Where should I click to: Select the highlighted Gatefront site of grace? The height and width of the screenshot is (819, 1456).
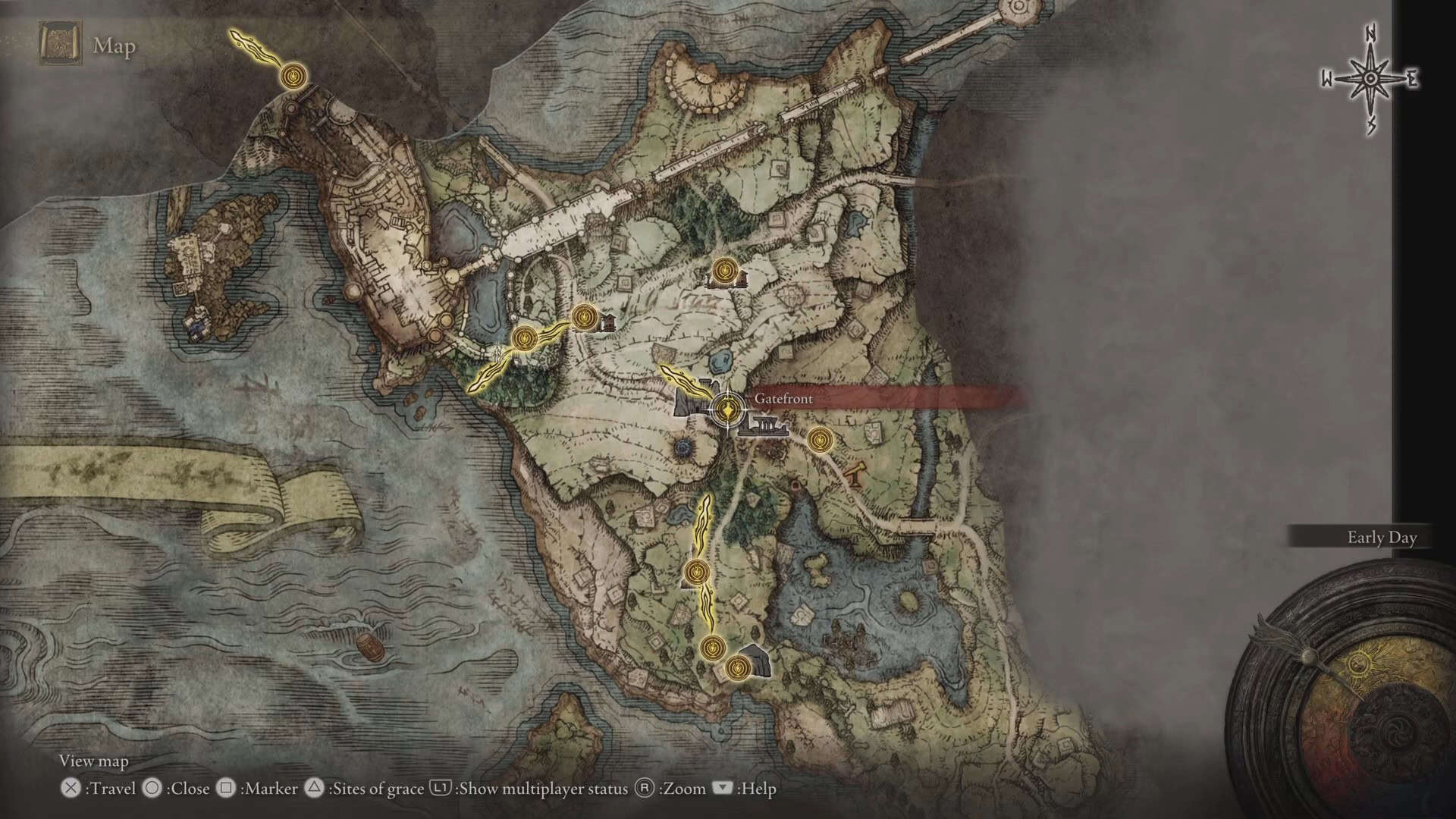[726, 410]
